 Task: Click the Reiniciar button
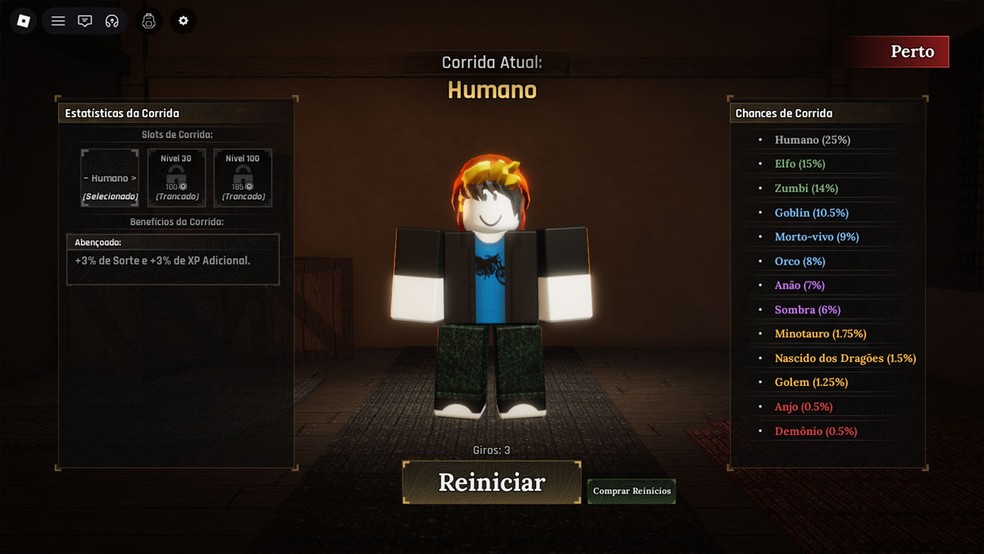pyautogui.click(x=491, y=482)
